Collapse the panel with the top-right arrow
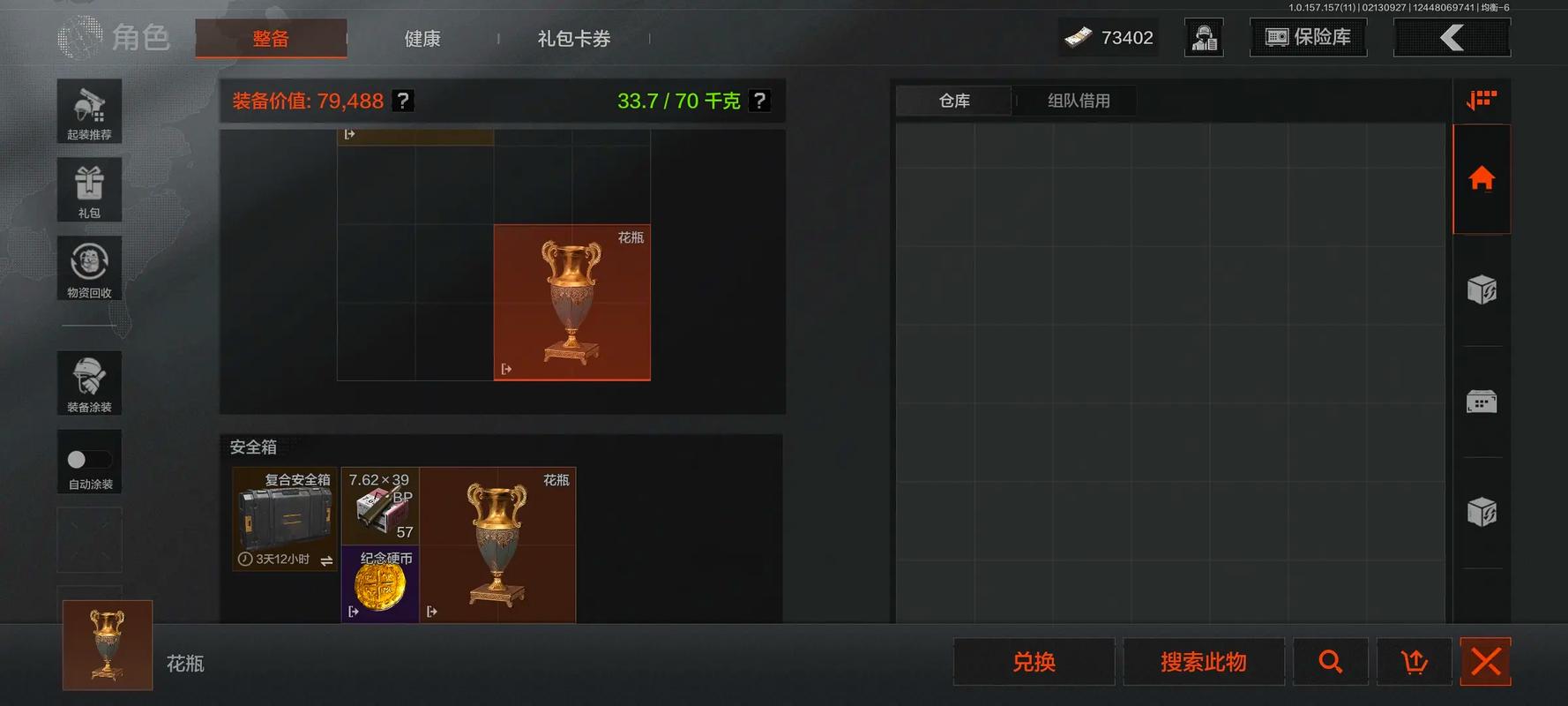The image size is (1568, 706). (x=1452, y=37)
